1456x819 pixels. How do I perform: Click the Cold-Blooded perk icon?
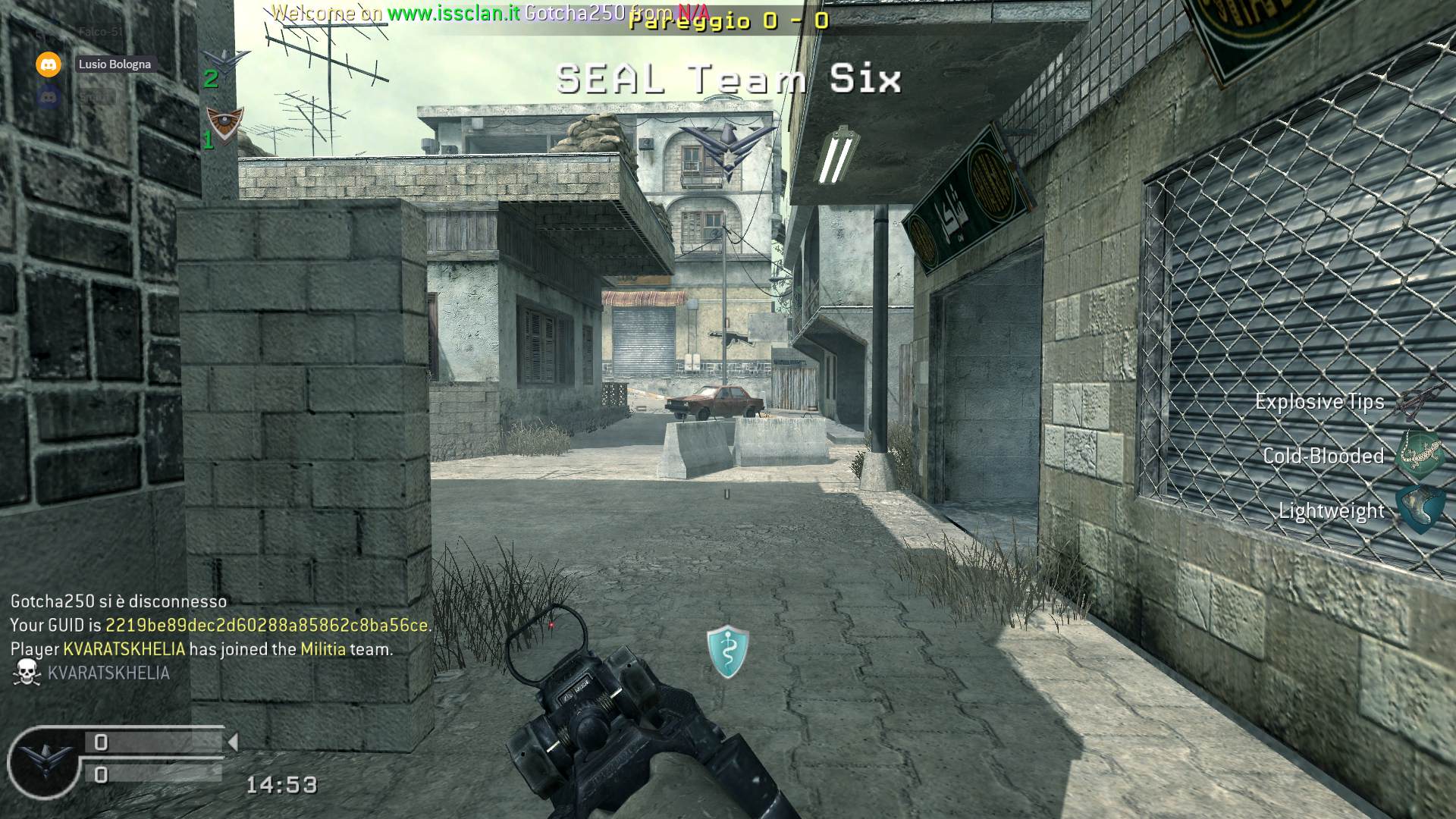1420,455
